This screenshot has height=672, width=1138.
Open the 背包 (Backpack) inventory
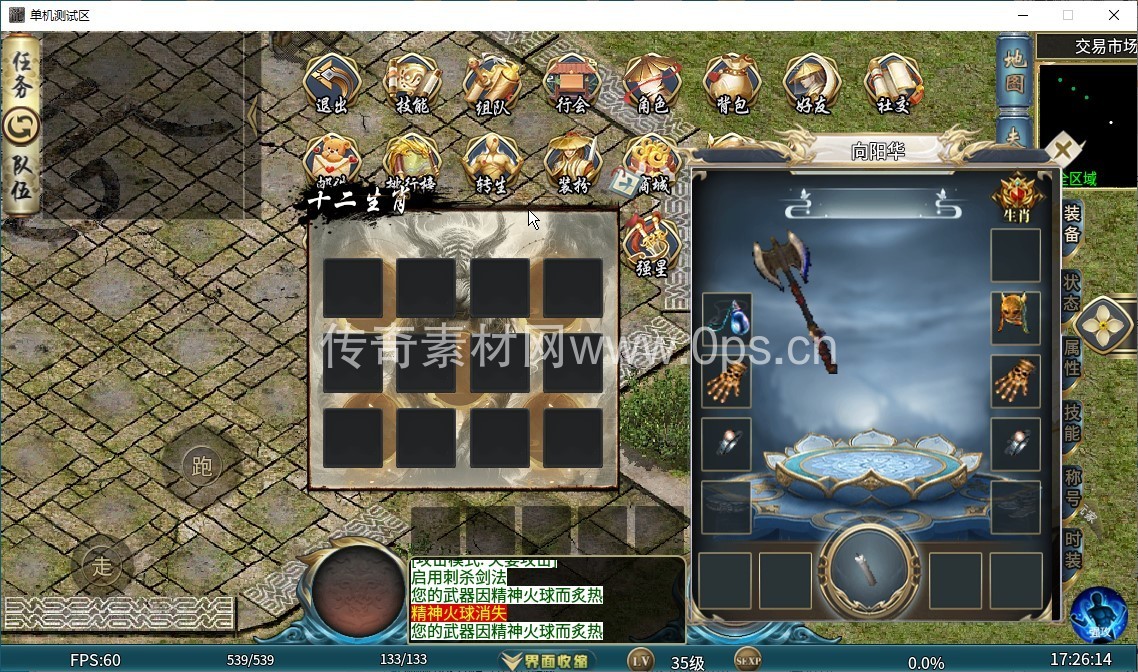tap(732, 84)
